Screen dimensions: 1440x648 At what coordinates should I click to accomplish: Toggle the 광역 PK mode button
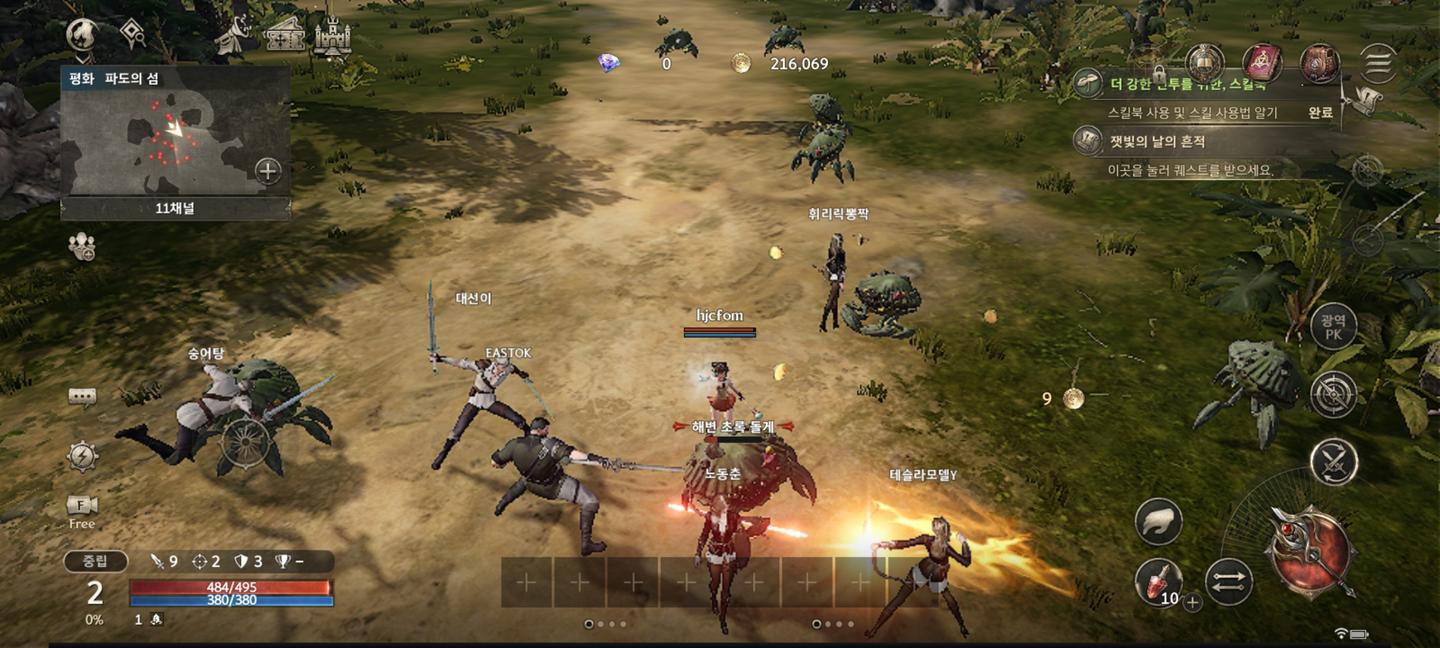click(x=1333, y=327)
